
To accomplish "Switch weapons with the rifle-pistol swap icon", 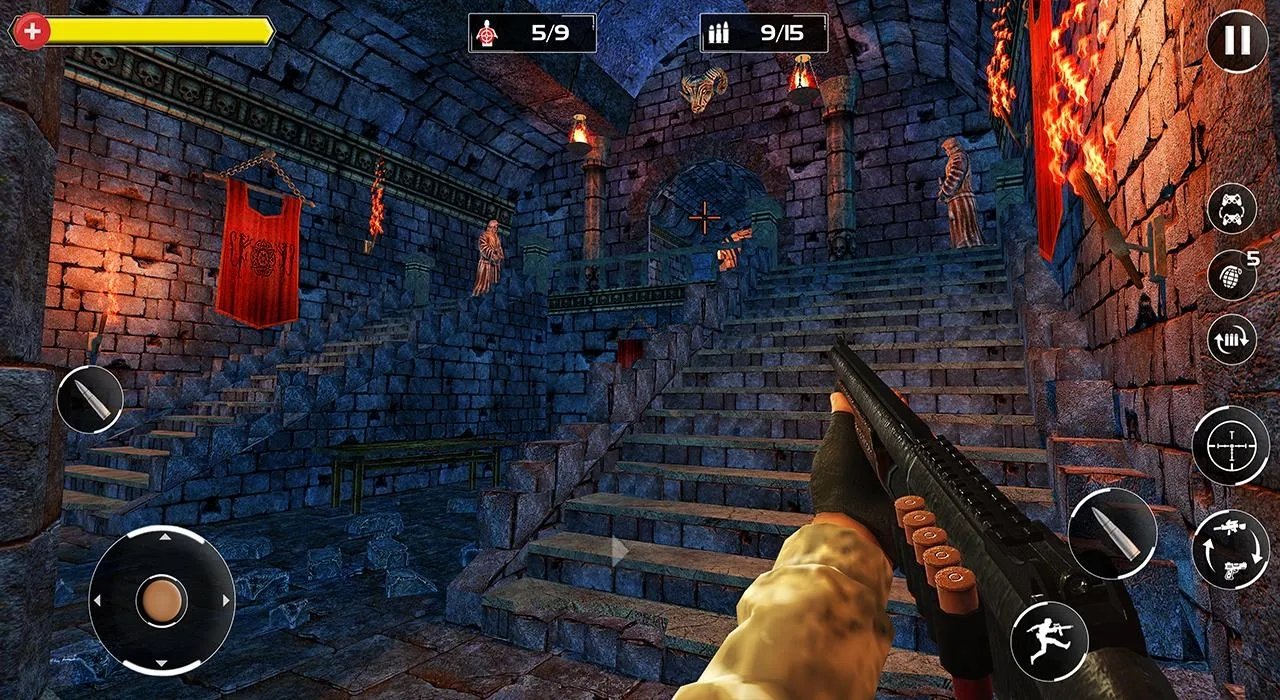I will point(1231,549).
